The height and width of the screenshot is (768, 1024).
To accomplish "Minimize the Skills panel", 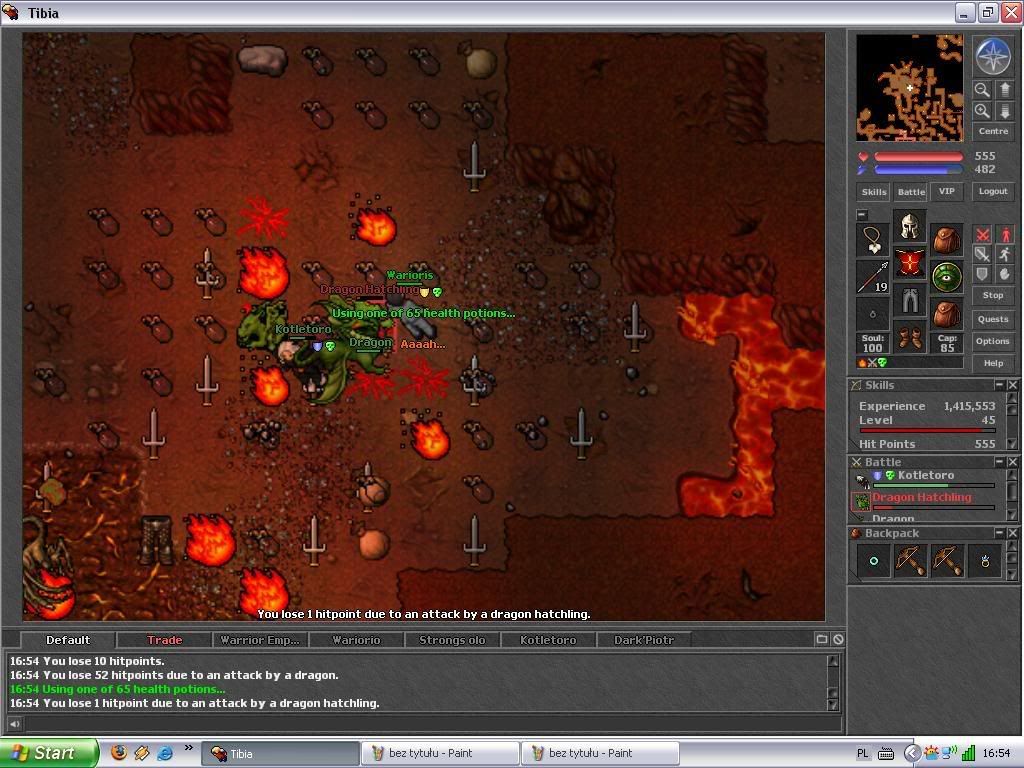I will point(999,385).
